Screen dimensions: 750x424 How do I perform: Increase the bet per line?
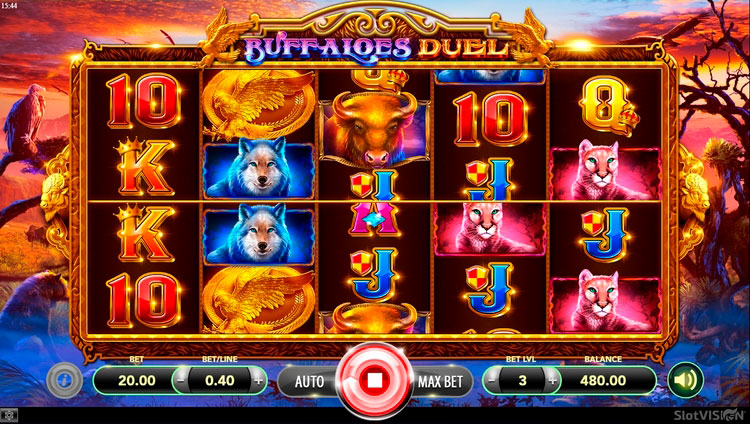pos(259,380)
